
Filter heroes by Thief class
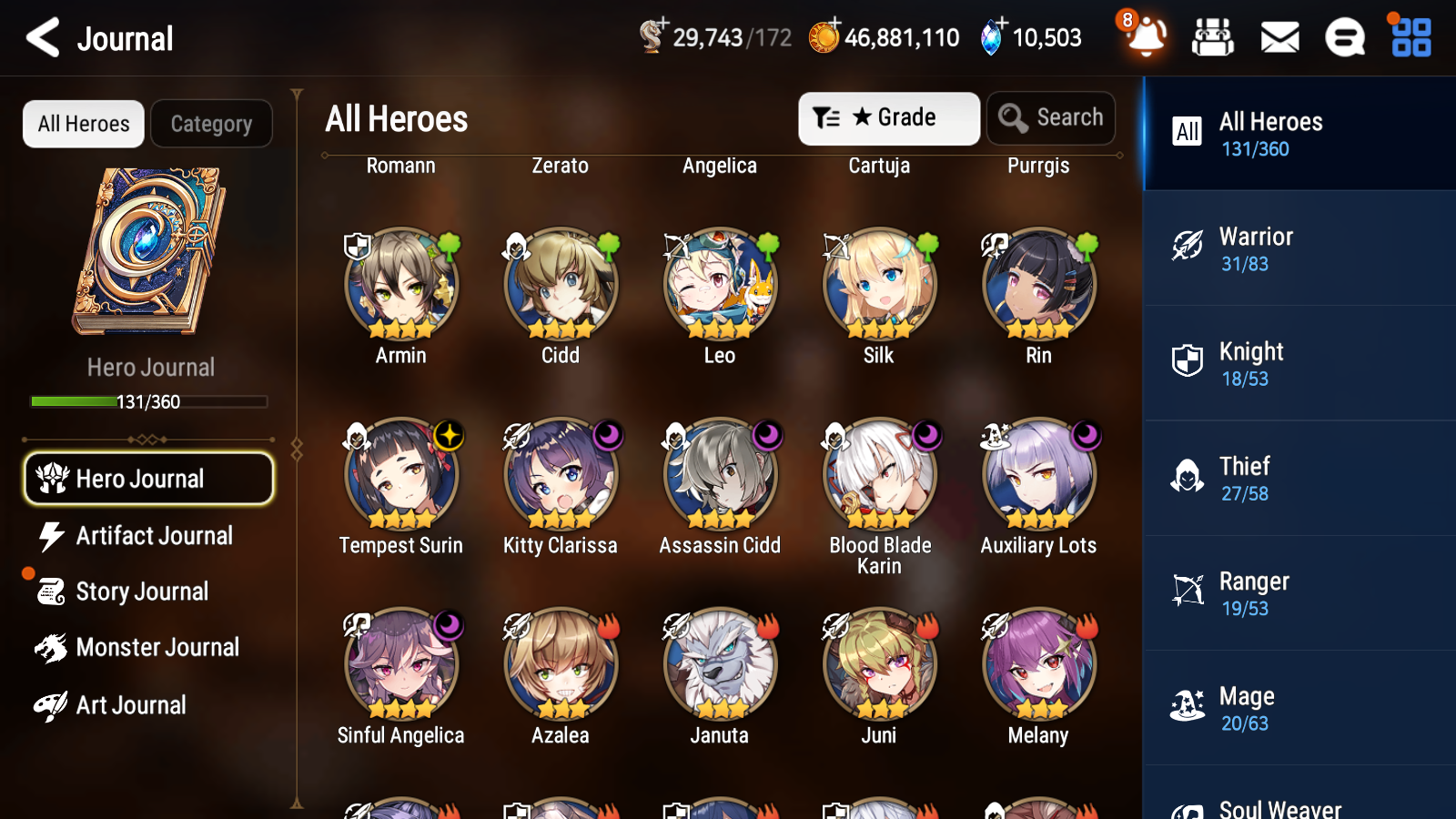(x=1299, y=480)
